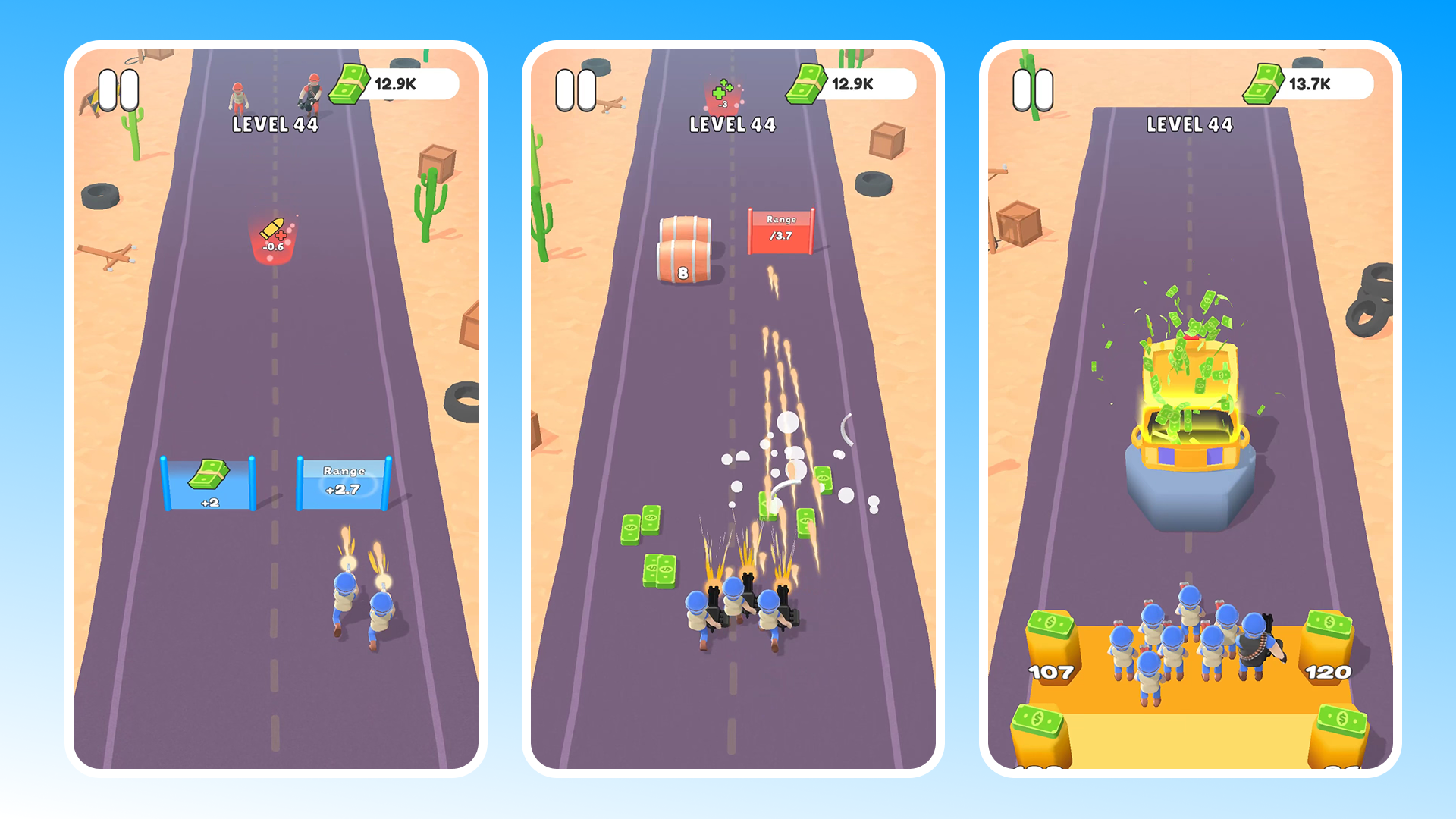Screen dimensions: 1456x819
Task: Select the LEVEL 44 banner on the third screen
Action: (1188, 122)
